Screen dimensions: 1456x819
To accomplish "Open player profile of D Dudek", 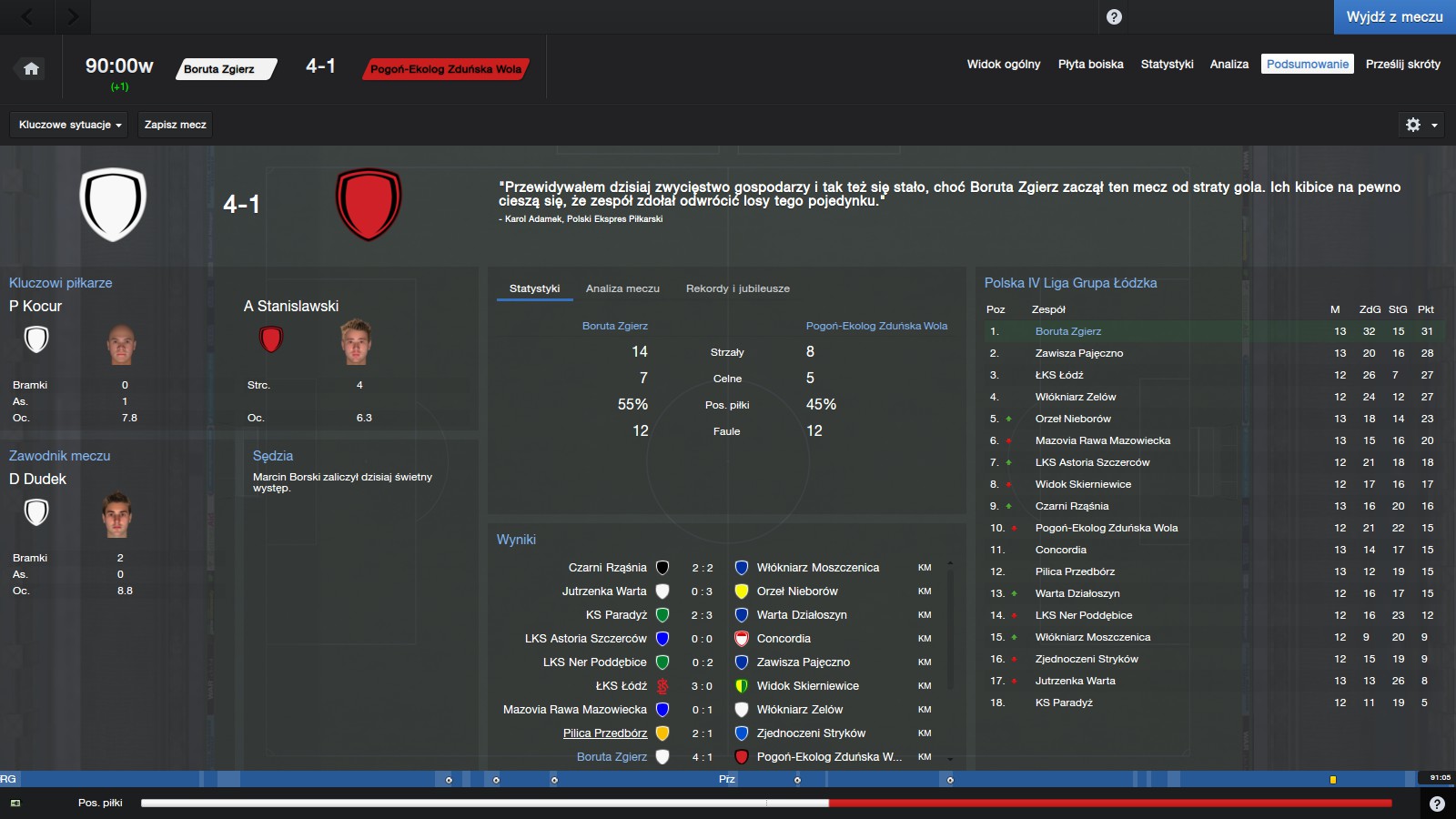I will click(x=38, y=479).
